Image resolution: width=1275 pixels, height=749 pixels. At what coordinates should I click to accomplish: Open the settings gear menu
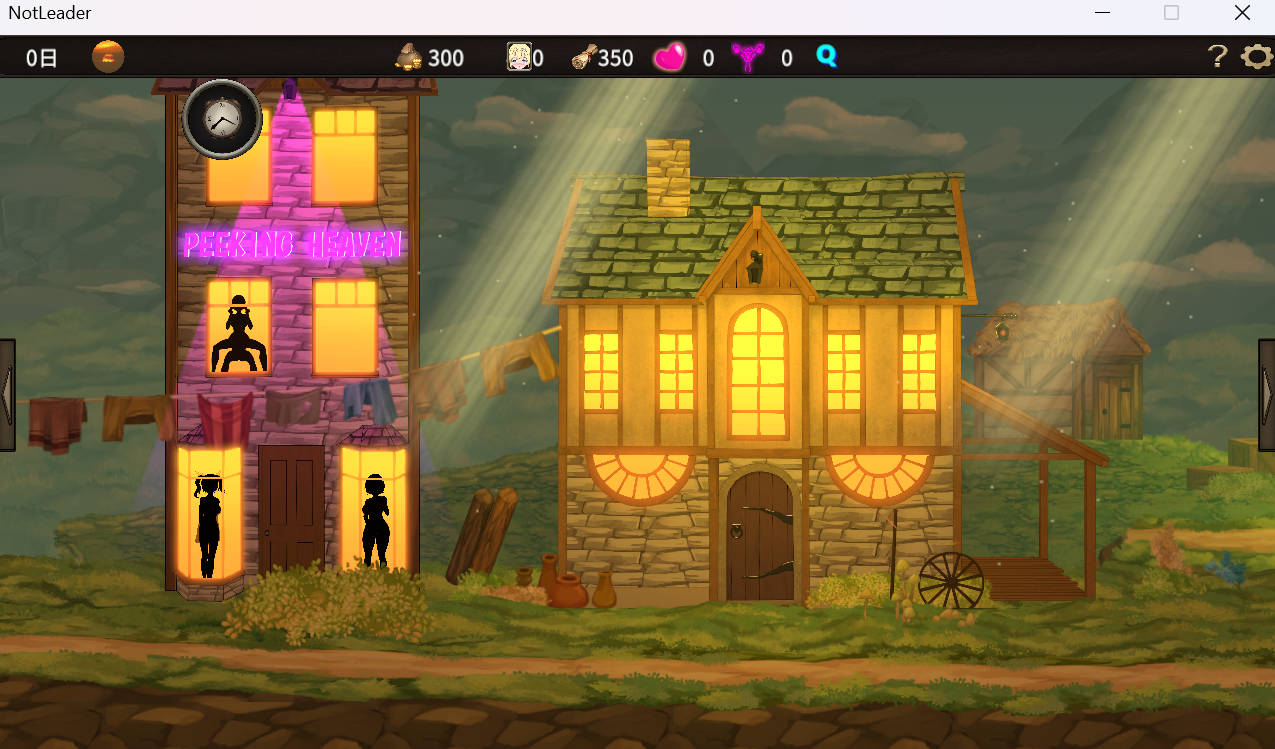[x=1256, y=57]
